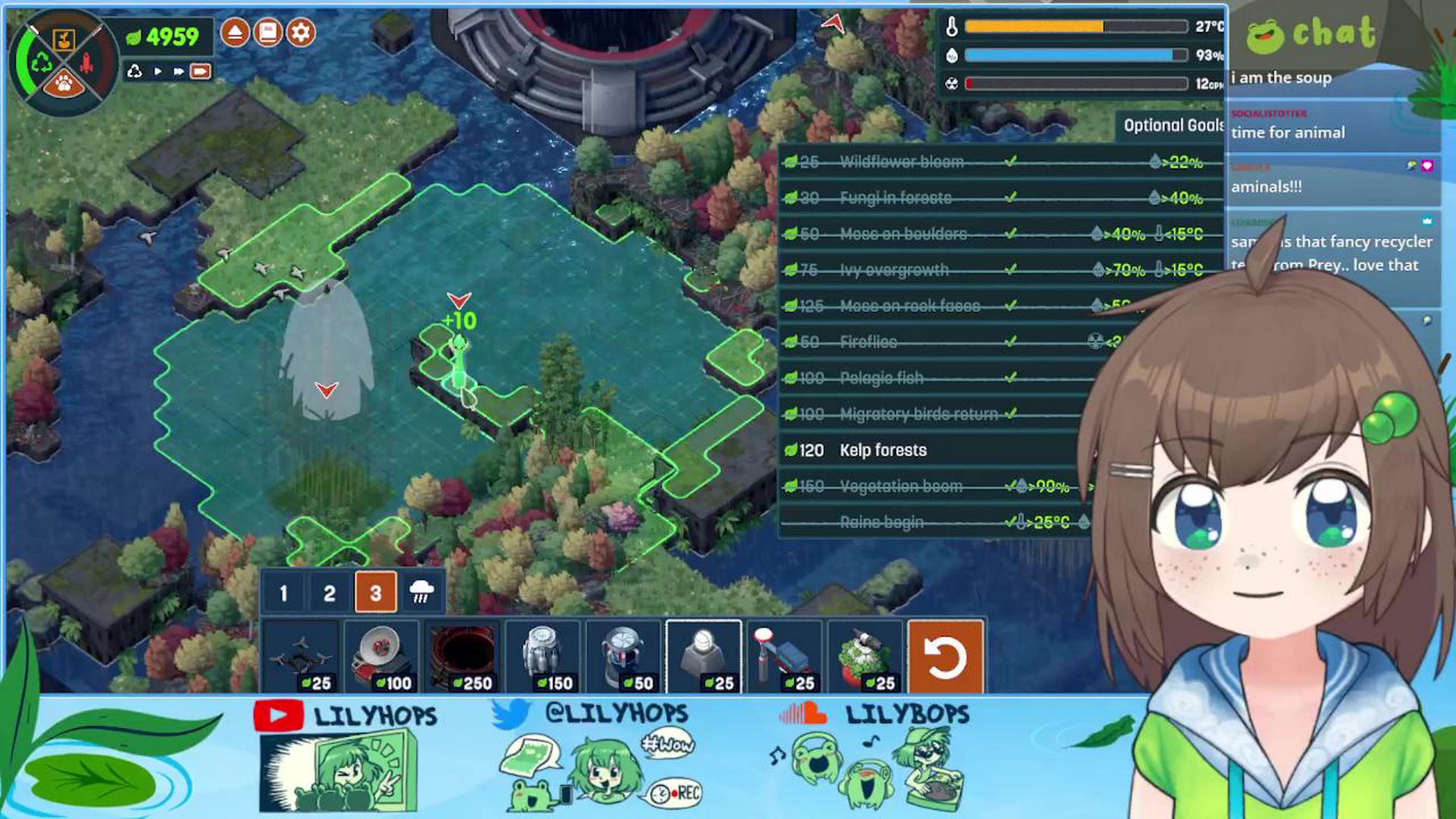
Task: Select the red rocket phase segment
Action: 86,62
